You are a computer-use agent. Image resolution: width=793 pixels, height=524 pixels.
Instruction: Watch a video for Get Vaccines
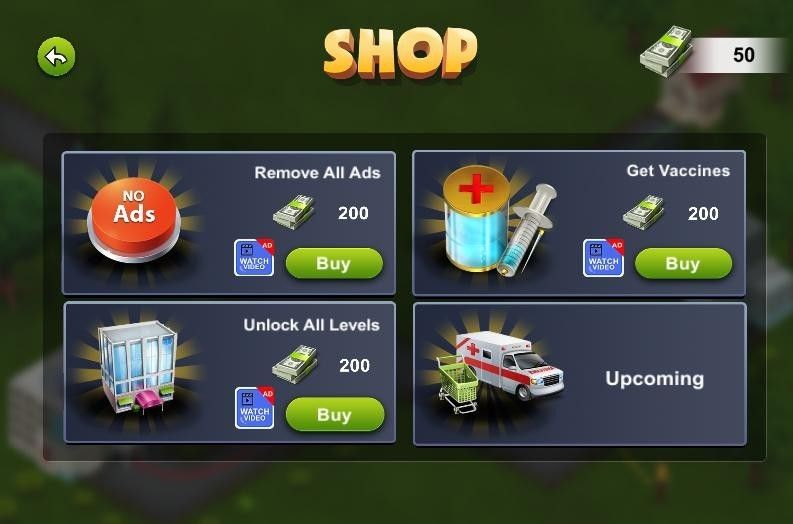[603, 258]
